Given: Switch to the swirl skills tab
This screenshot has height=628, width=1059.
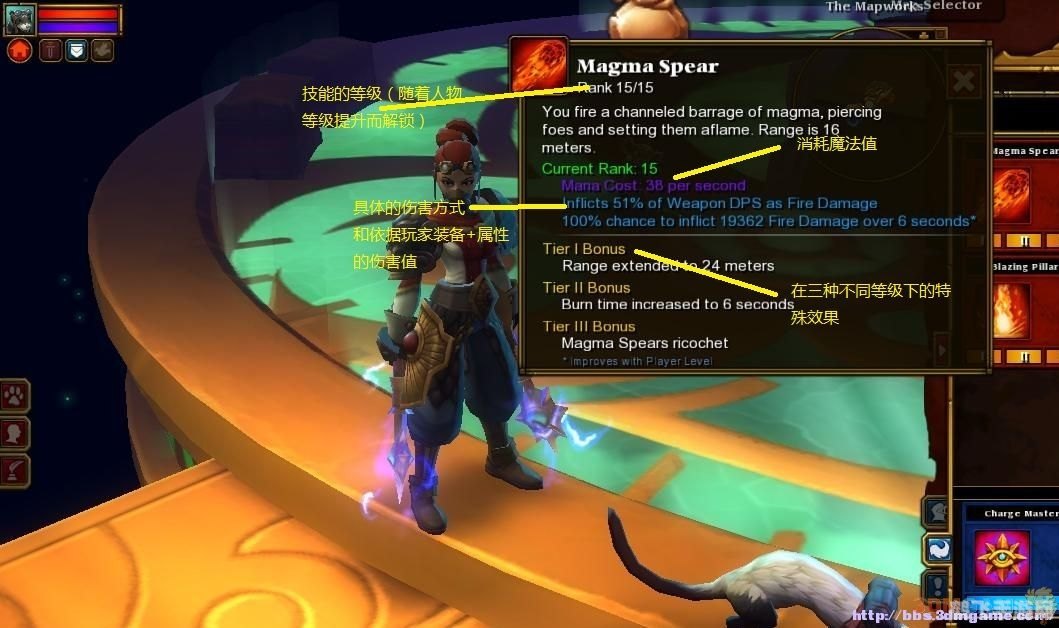Looking at the screenshot, I should (937, 549).
